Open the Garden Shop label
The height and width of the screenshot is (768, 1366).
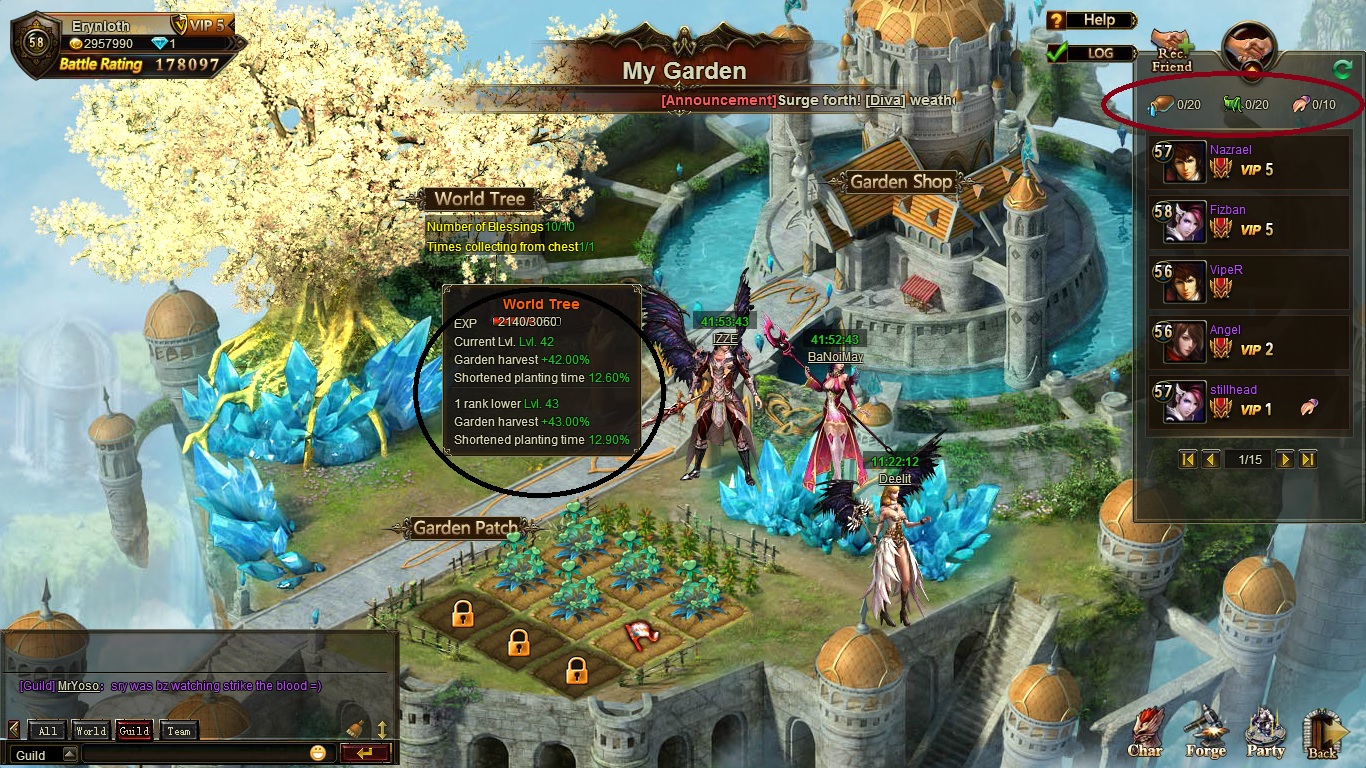901,182
